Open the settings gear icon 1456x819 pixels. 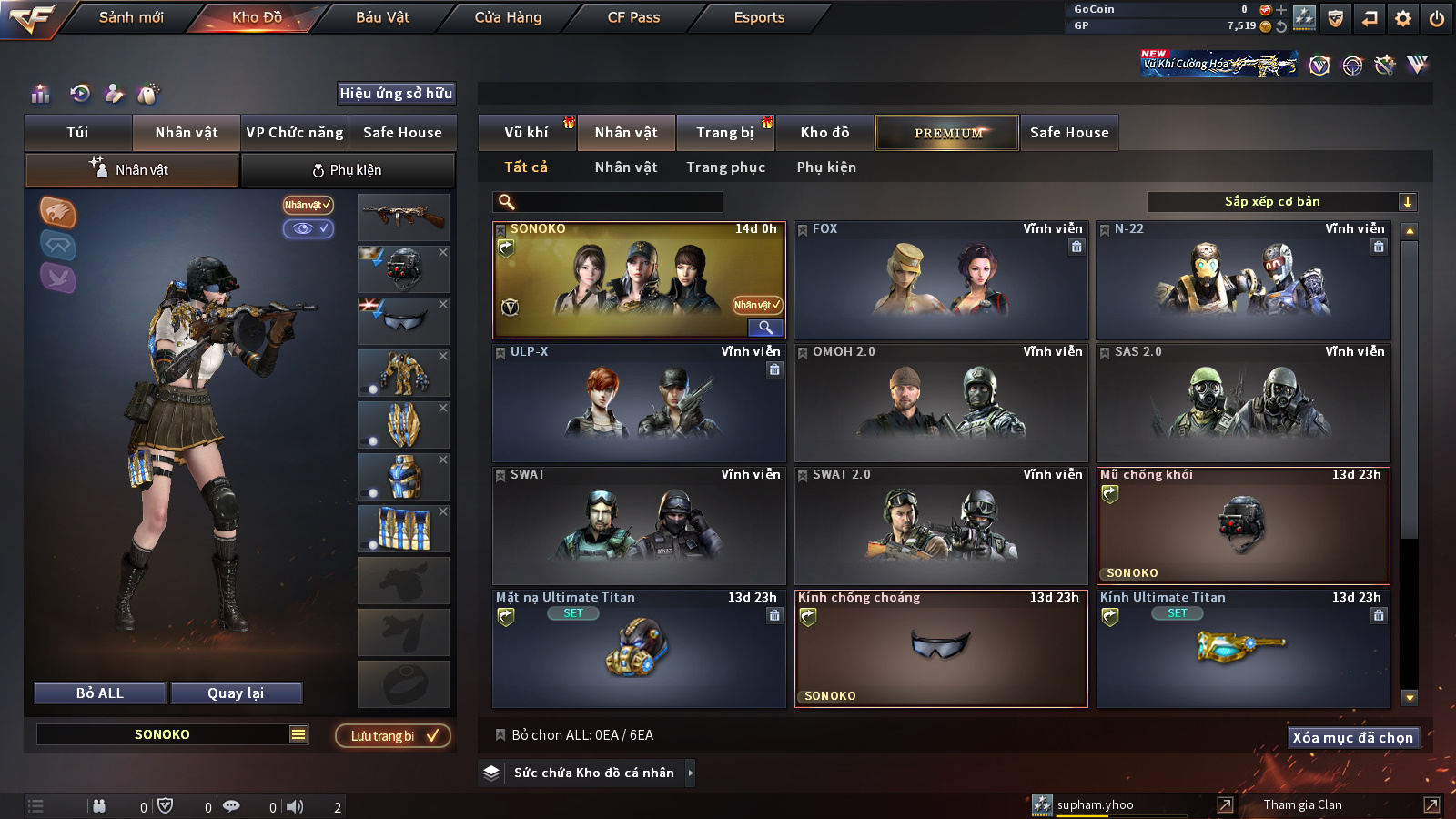click(x=1403, y=18)
